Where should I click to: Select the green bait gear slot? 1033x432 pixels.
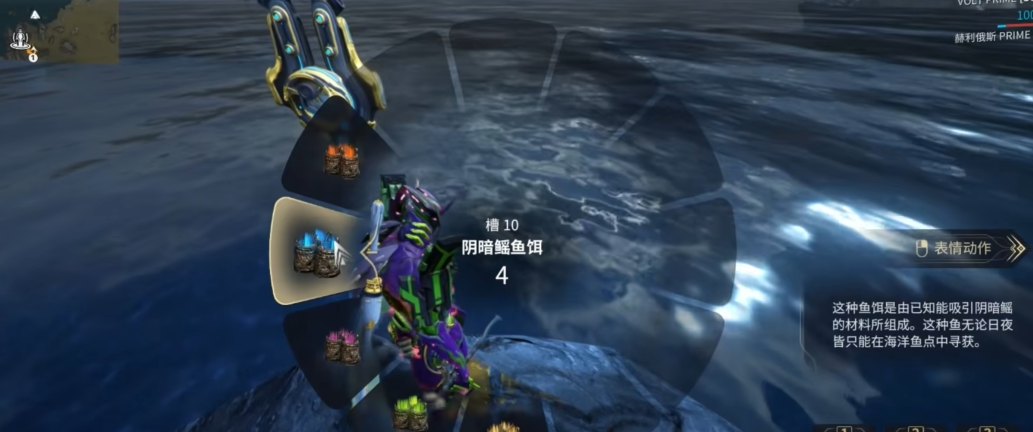click(x=410, y=413)
